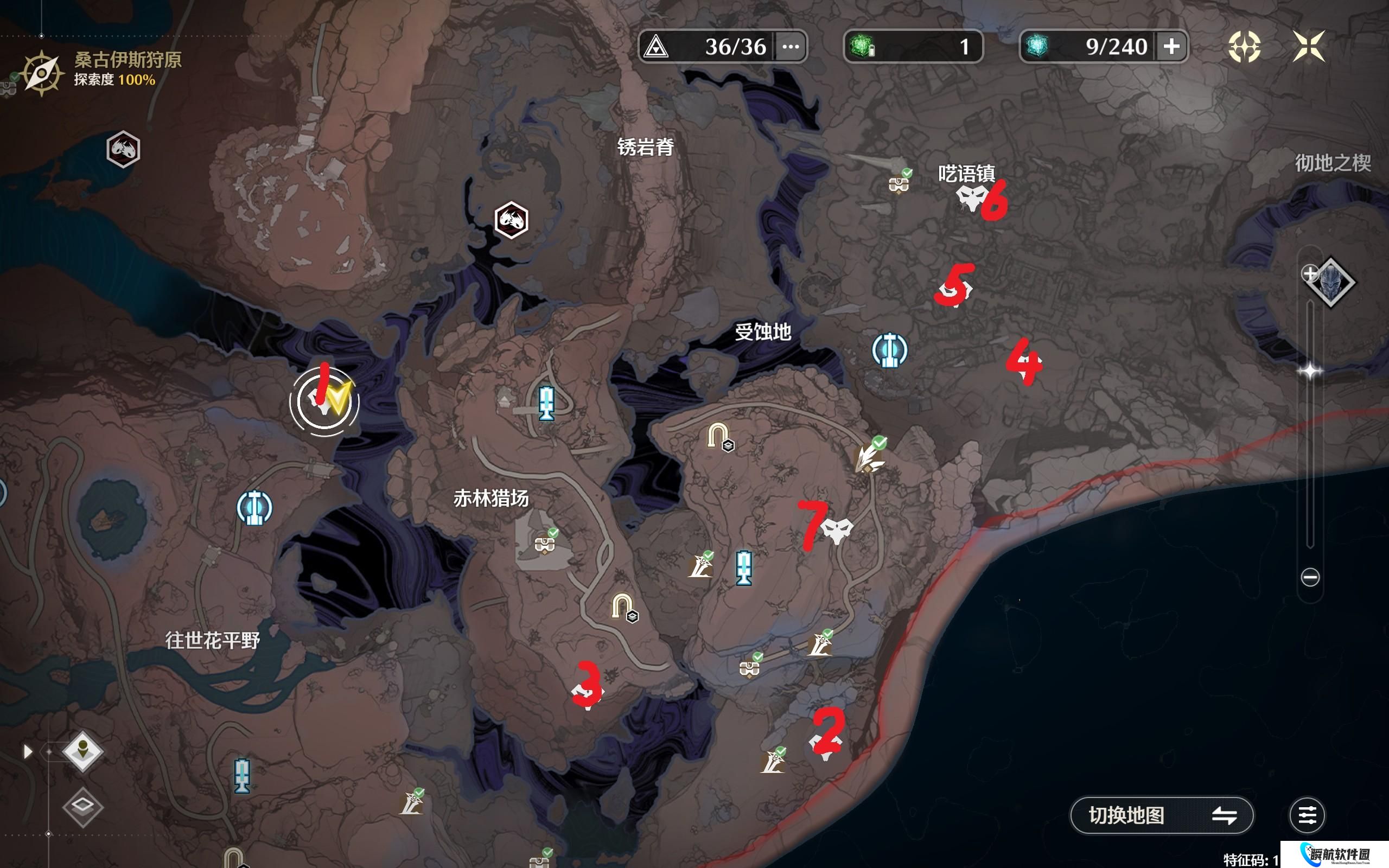
Task: Open the round marker-tracking icon beside the X
Action: 1244,47
